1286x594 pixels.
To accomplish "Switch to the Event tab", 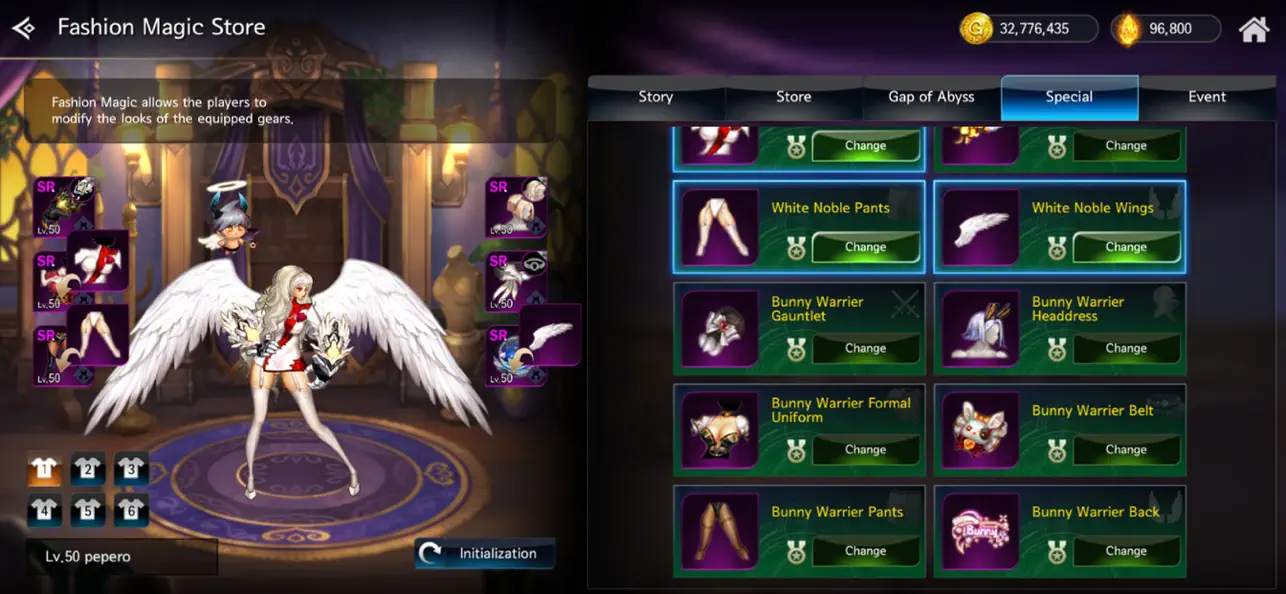I will (x=1207, y=97).
